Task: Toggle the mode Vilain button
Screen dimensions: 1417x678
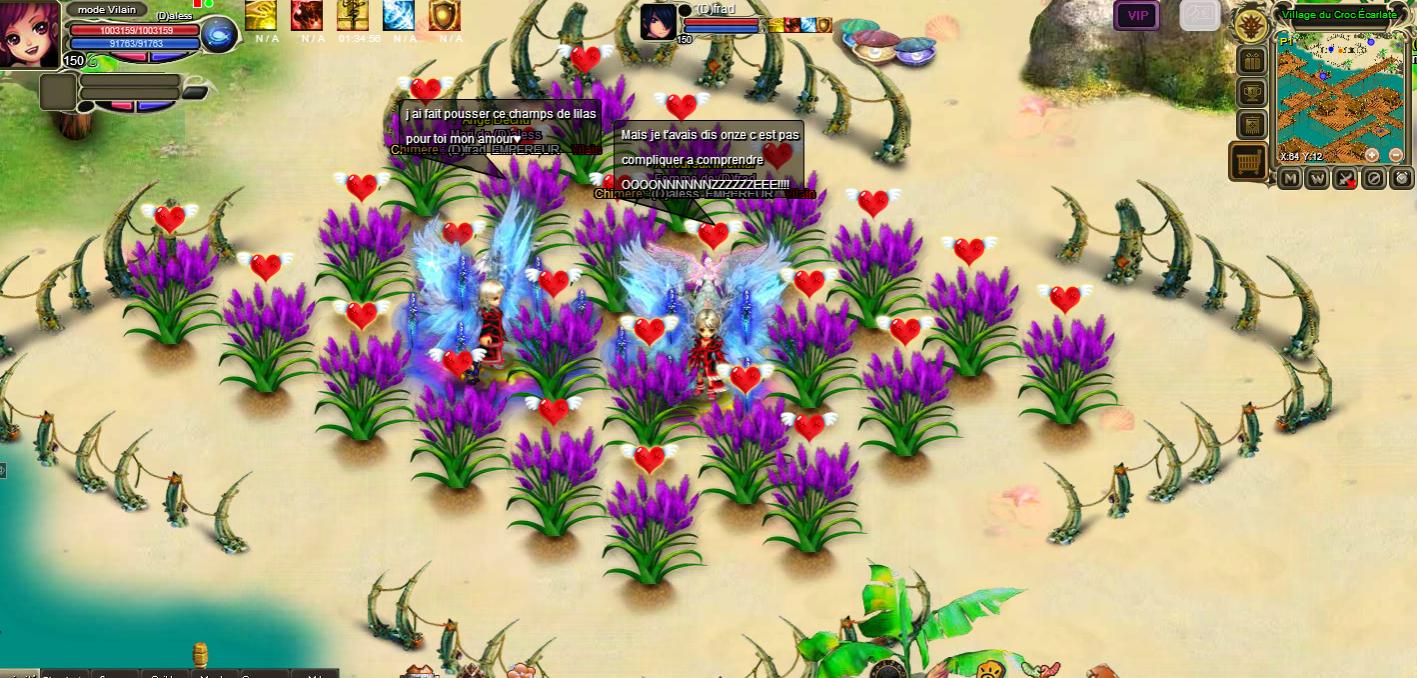Action: 106,9
